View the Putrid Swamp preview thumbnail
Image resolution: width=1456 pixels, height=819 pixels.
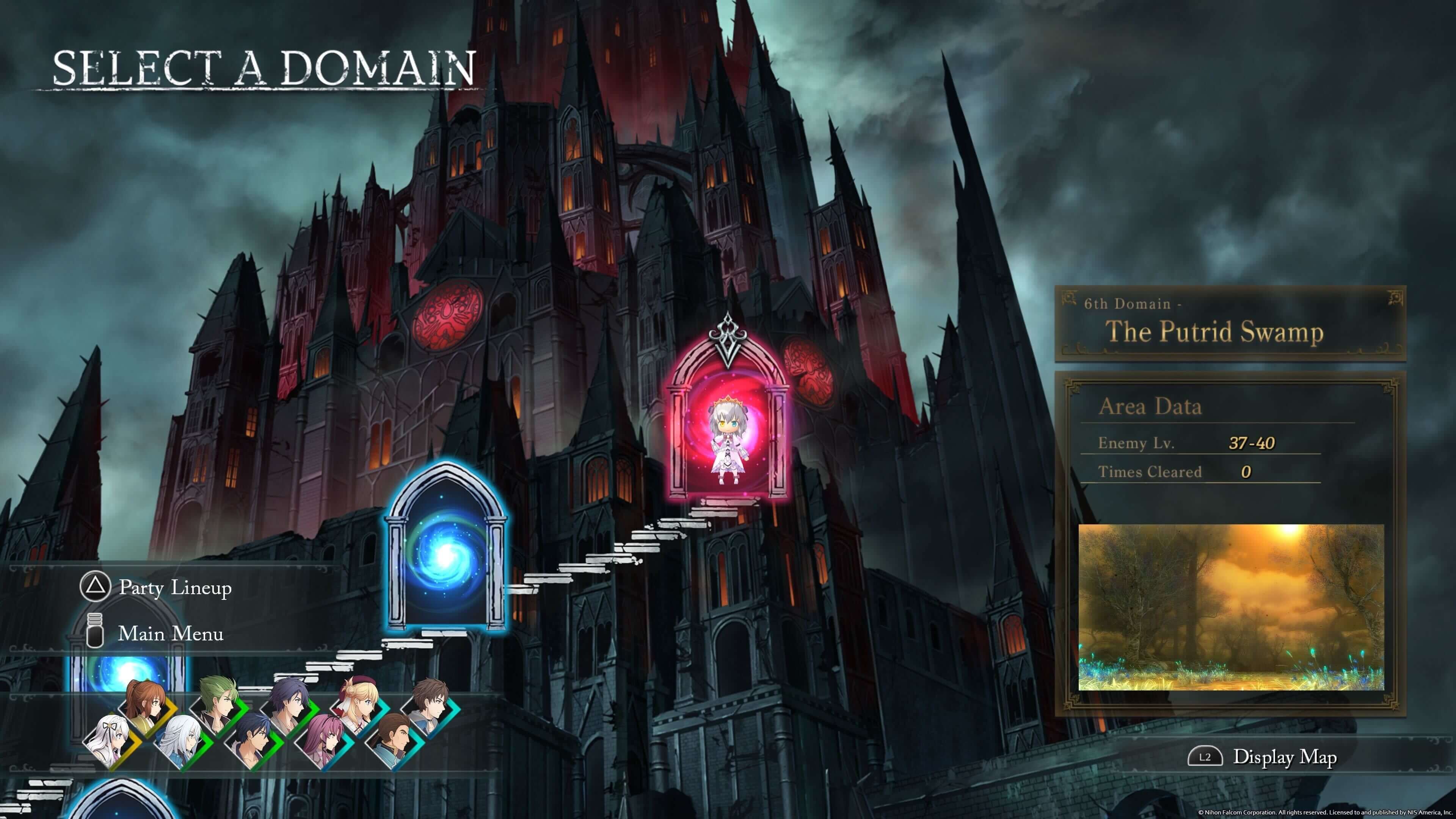pyautogui.click(x=1231, y=607)
